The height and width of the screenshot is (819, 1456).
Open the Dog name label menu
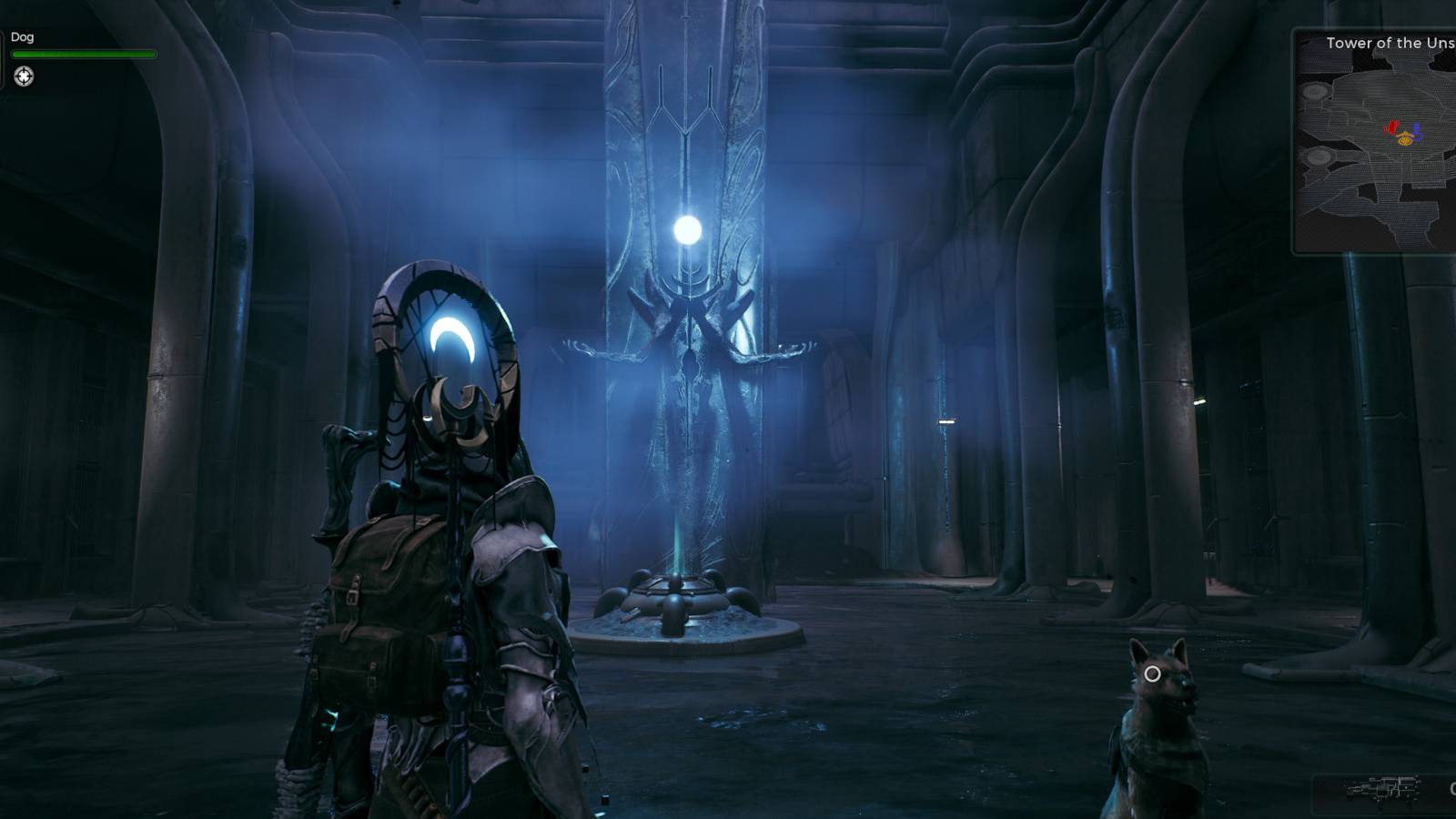[21, 38]
